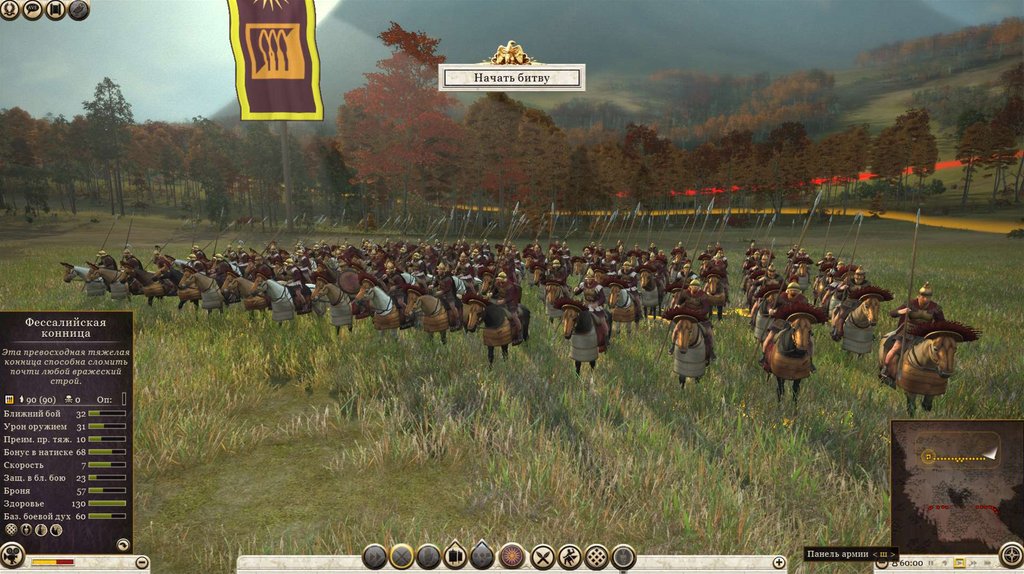This screenshot has height=574, width=1024.
Task: Choose the running soldier command button
Action: point(570,557)
